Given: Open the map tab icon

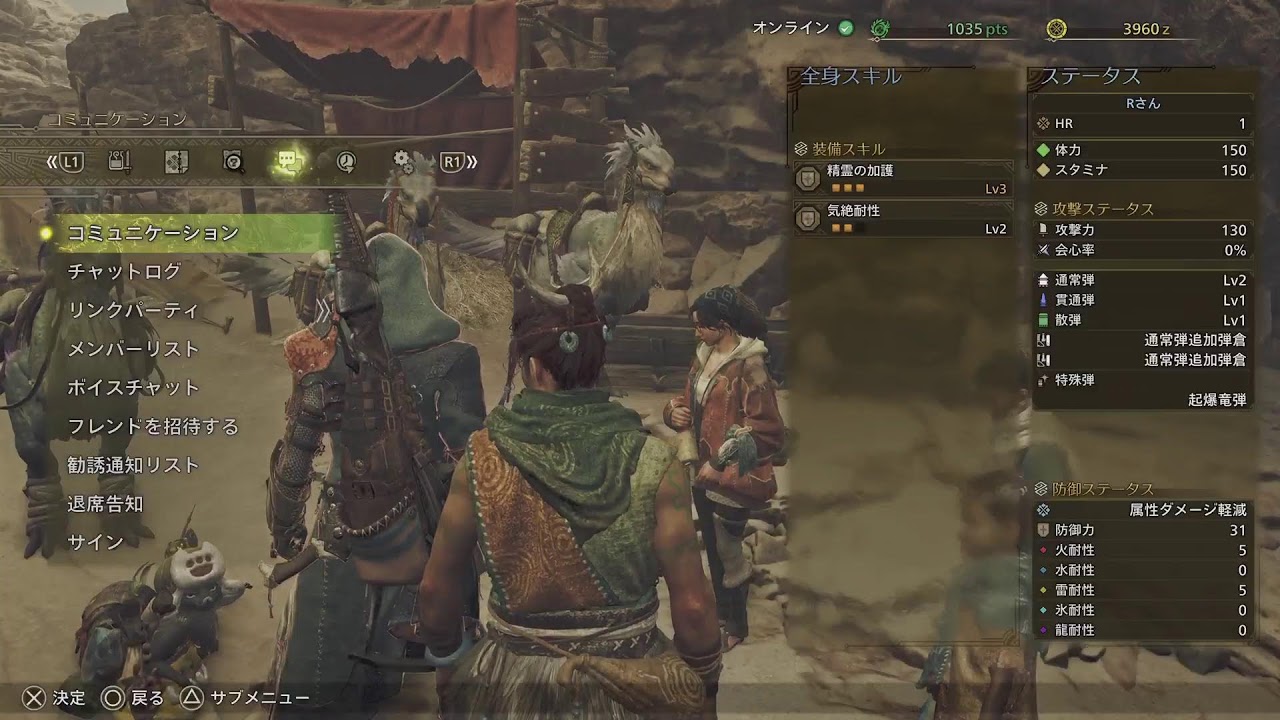Looking at the screenshot, I should point(176,161).
